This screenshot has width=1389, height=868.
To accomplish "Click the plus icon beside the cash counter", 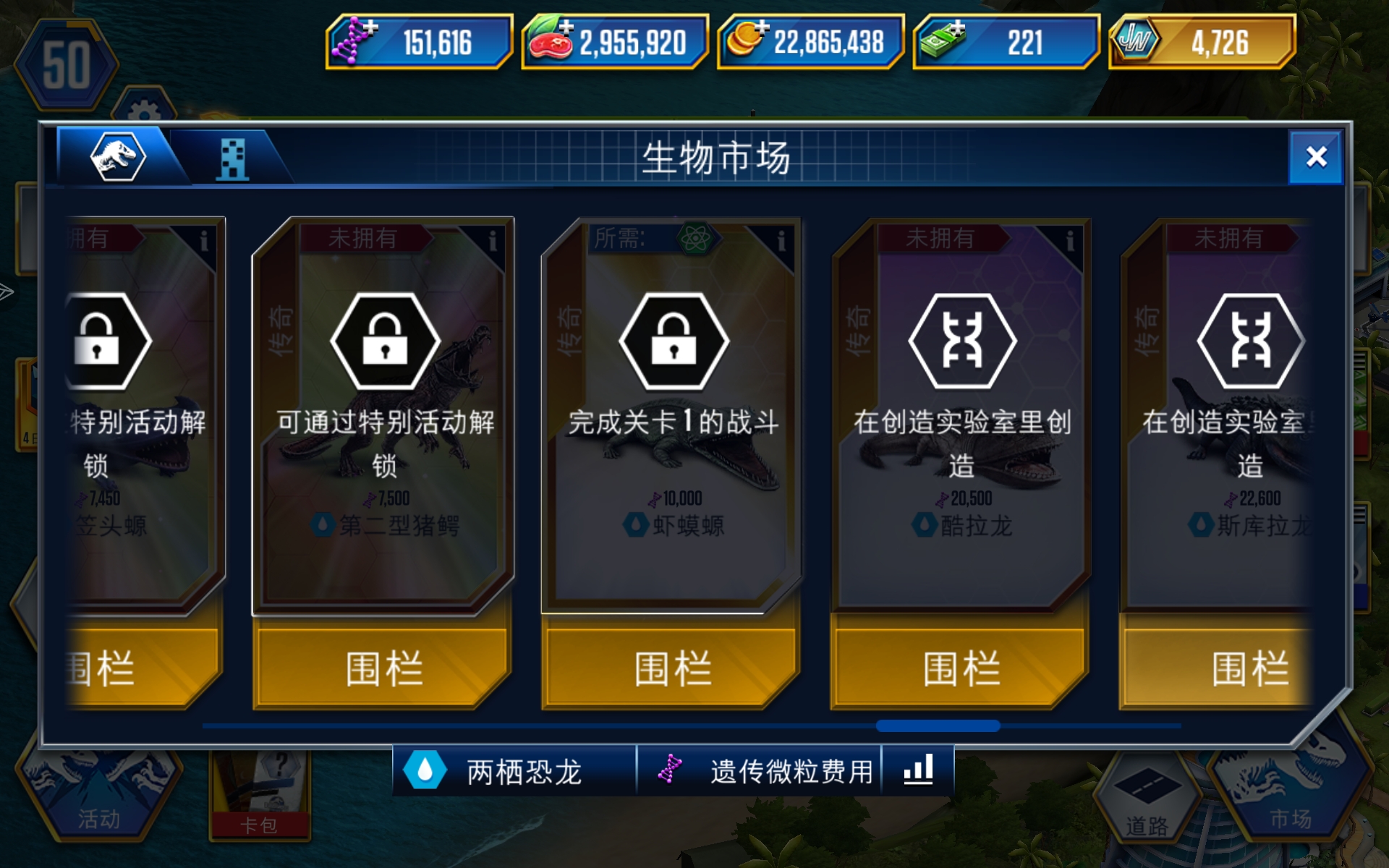I will pyautogui.click(x=959, y=27).
